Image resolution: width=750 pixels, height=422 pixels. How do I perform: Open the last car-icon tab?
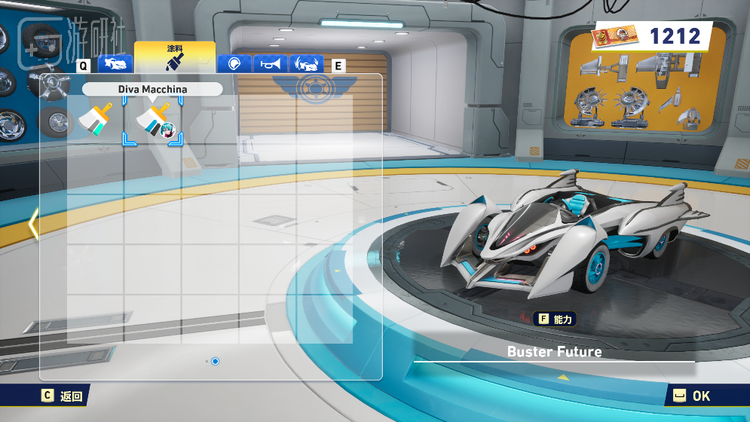coord(306,64)
